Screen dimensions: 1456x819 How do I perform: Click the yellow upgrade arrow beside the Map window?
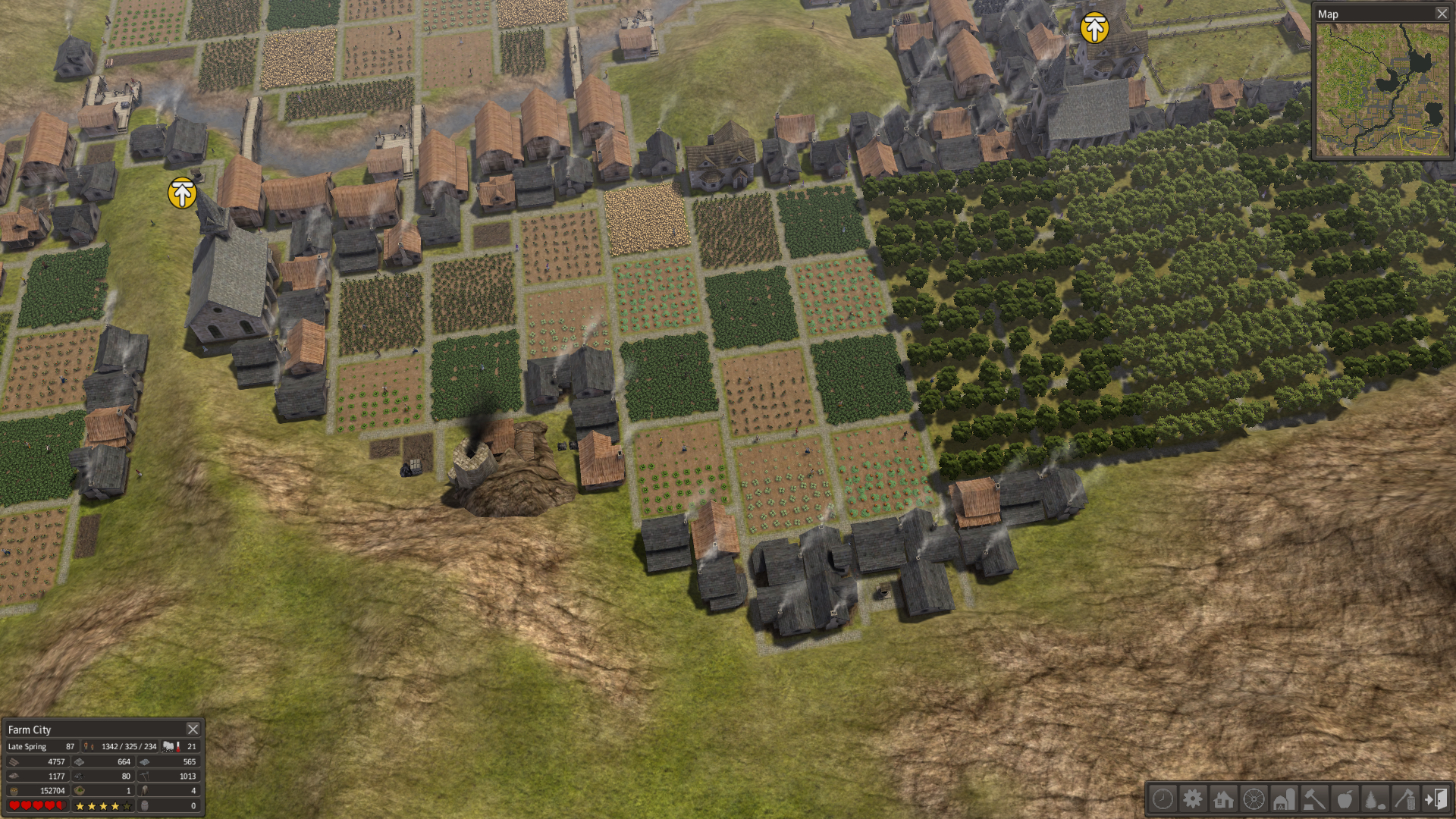(1094, 28)
